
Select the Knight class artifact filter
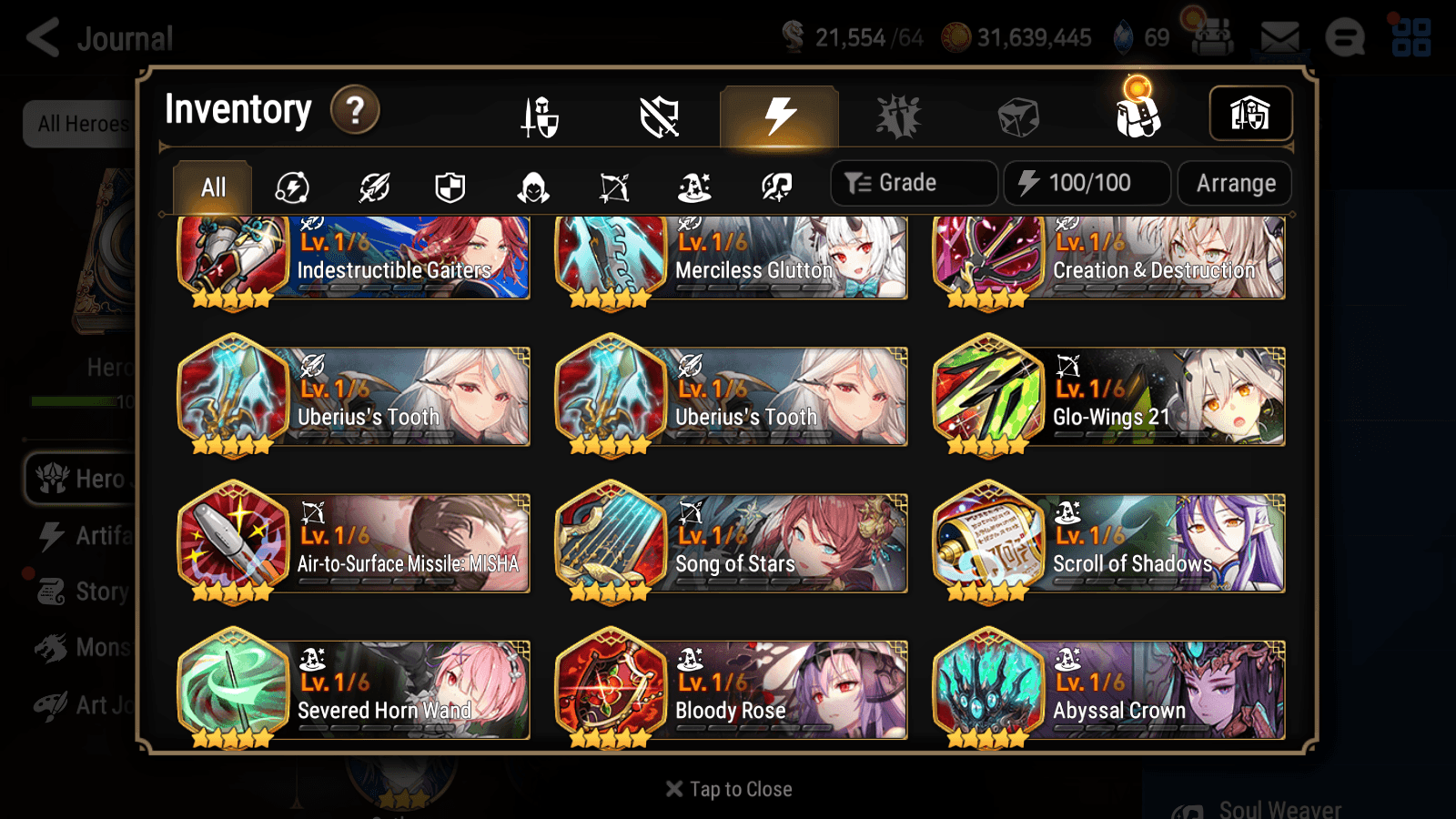450,187
